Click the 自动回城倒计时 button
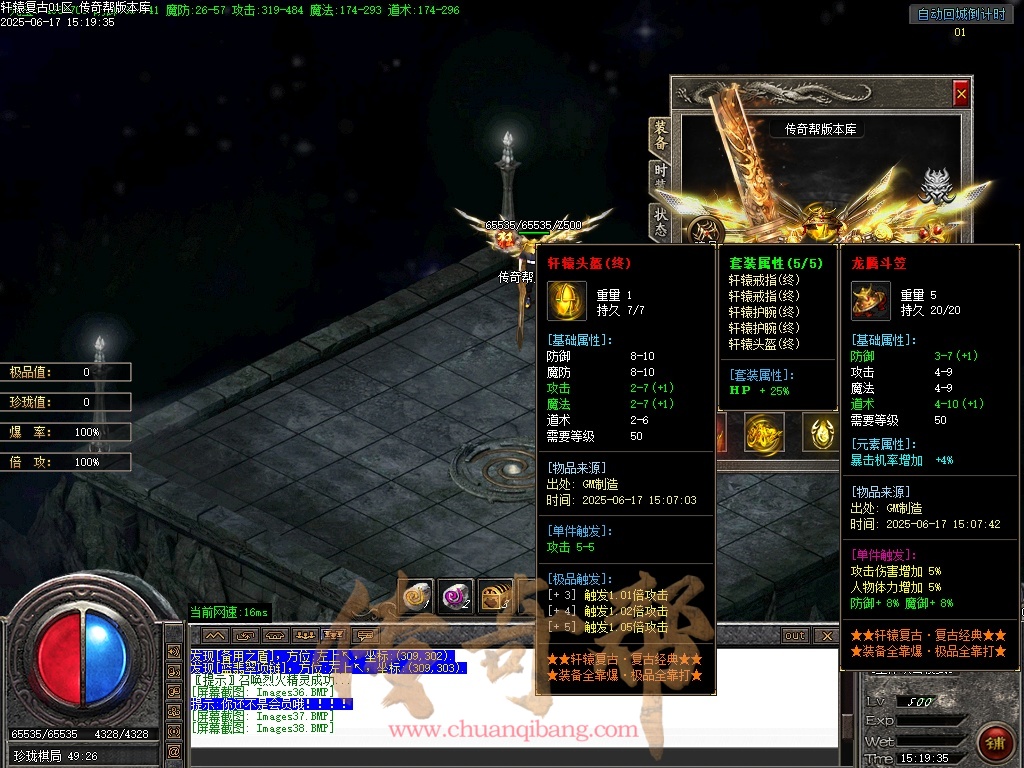The image size is (1024, 768). point(959,14)
